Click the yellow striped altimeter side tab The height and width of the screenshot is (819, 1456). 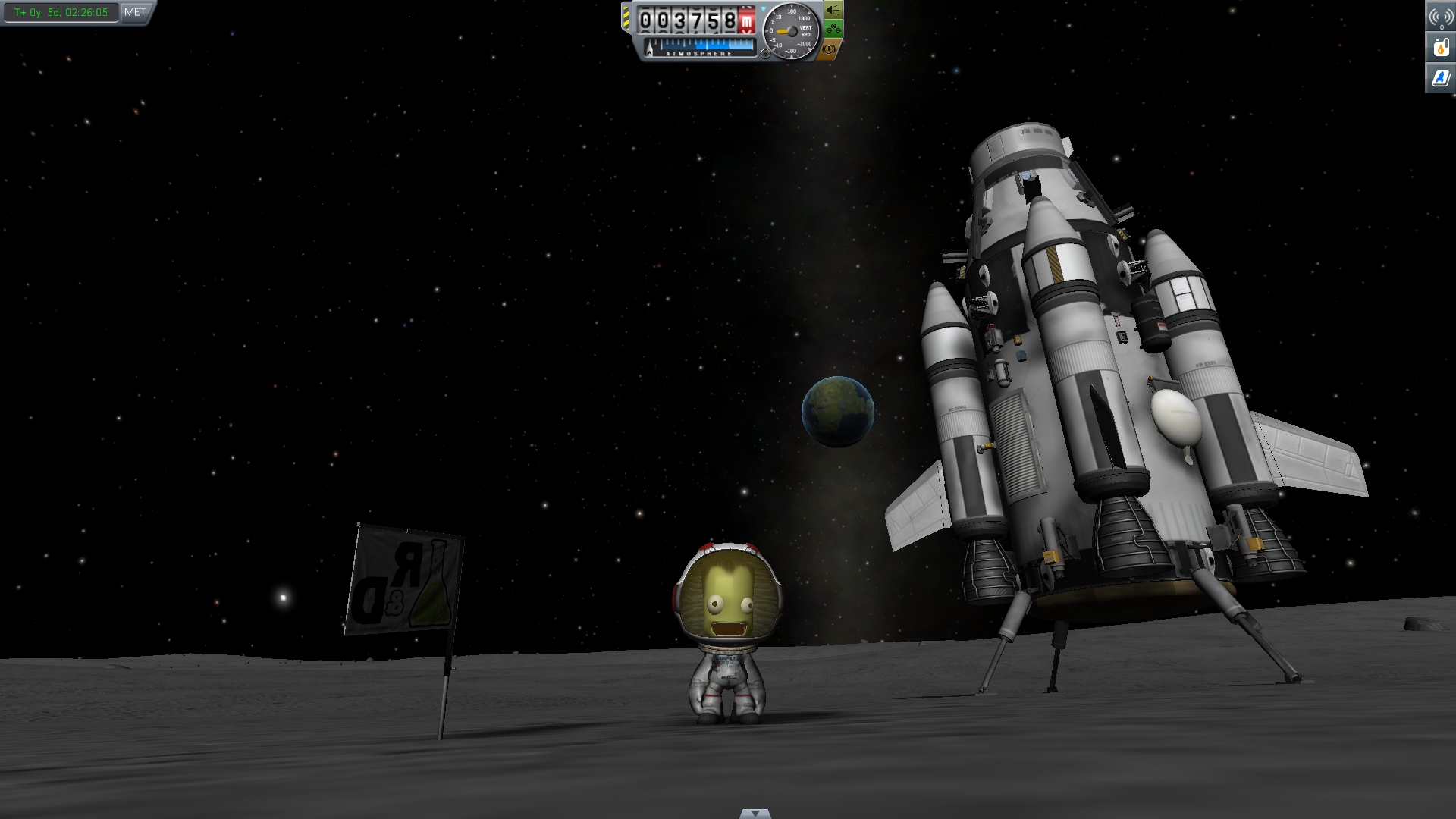[x=626, y=18]
